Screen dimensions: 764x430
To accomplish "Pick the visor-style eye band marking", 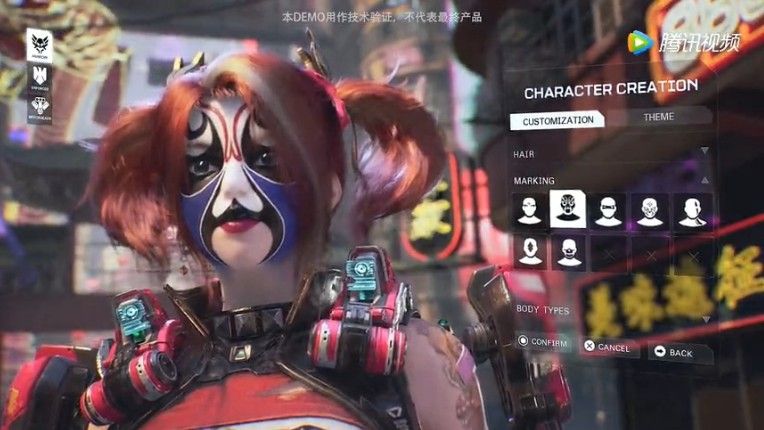I will [608, 210].
